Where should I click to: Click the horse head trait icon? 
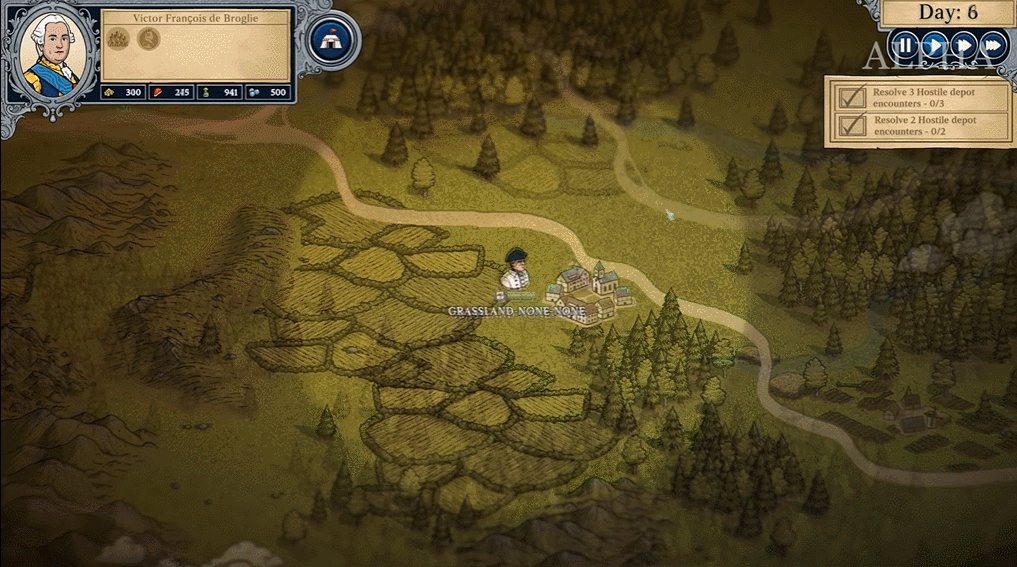149,39
